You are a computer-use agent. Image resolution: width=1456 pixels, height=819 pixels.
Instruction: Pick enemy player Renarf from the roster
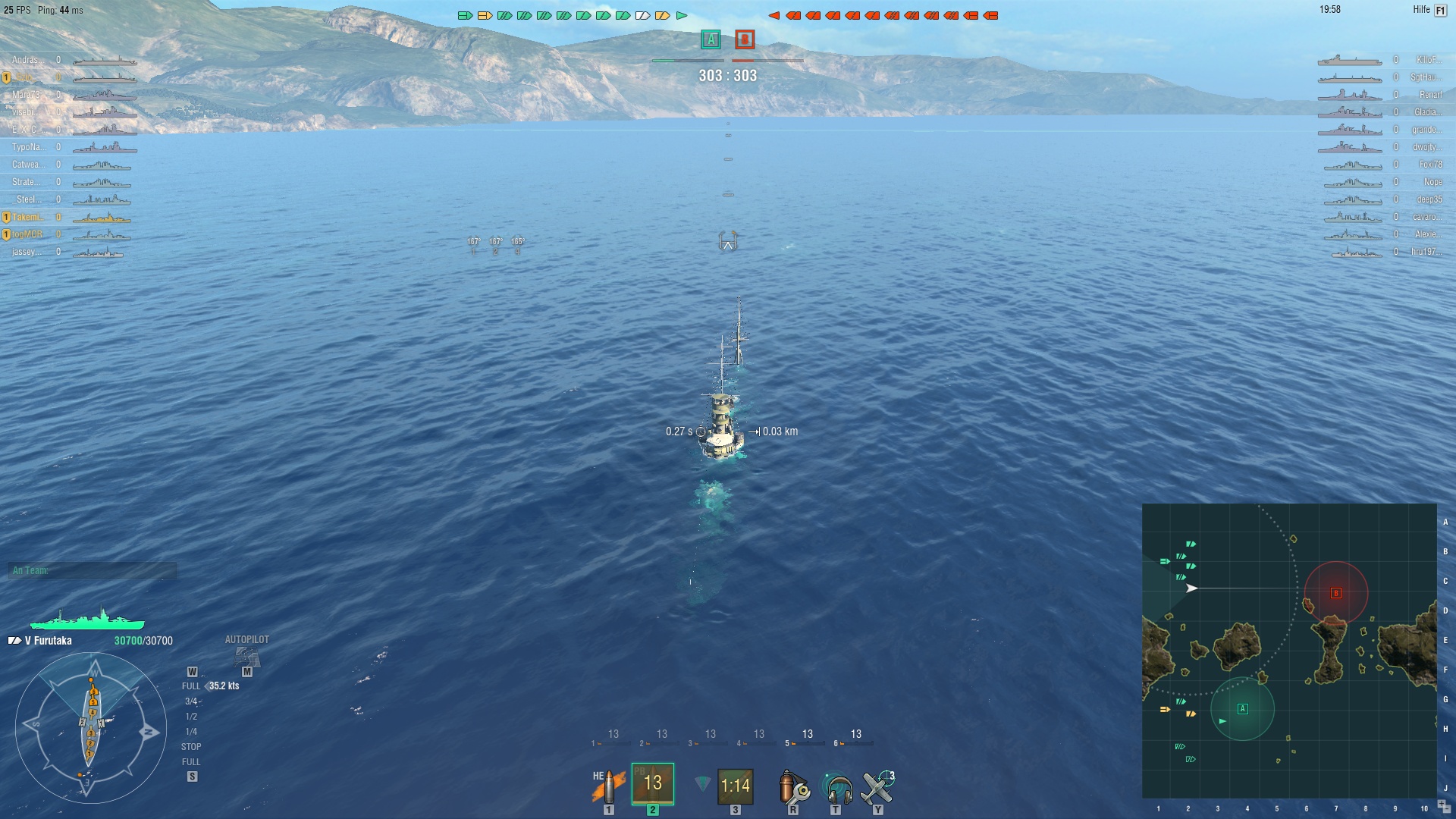(1430, 95)
